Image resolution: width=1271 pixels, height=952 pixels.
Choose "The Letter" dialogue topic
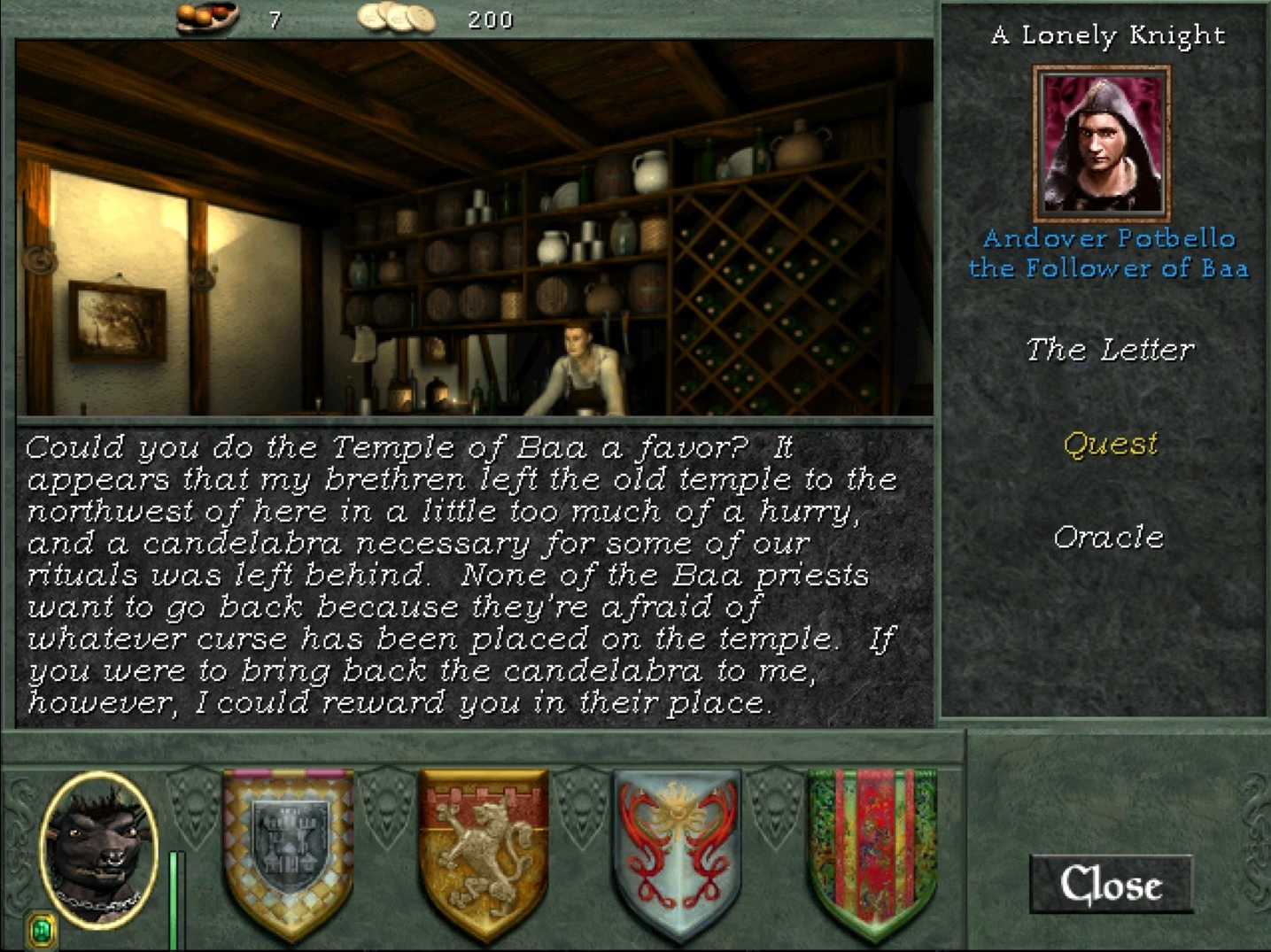point(1109,350)
